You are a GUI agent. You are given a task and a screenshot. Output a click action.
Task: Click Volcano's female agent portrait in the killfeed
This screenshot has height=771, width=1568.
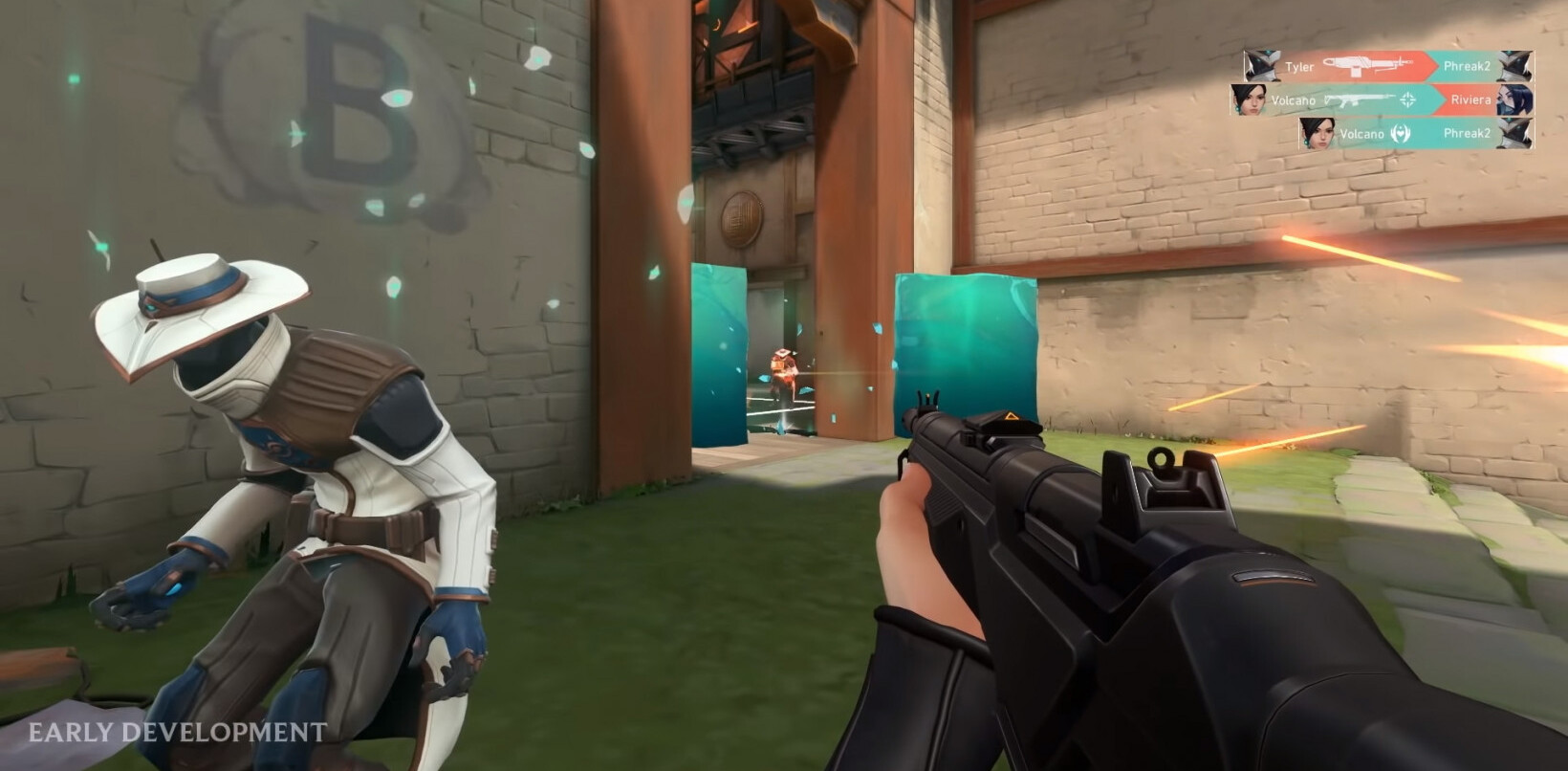coord(1247,99)
